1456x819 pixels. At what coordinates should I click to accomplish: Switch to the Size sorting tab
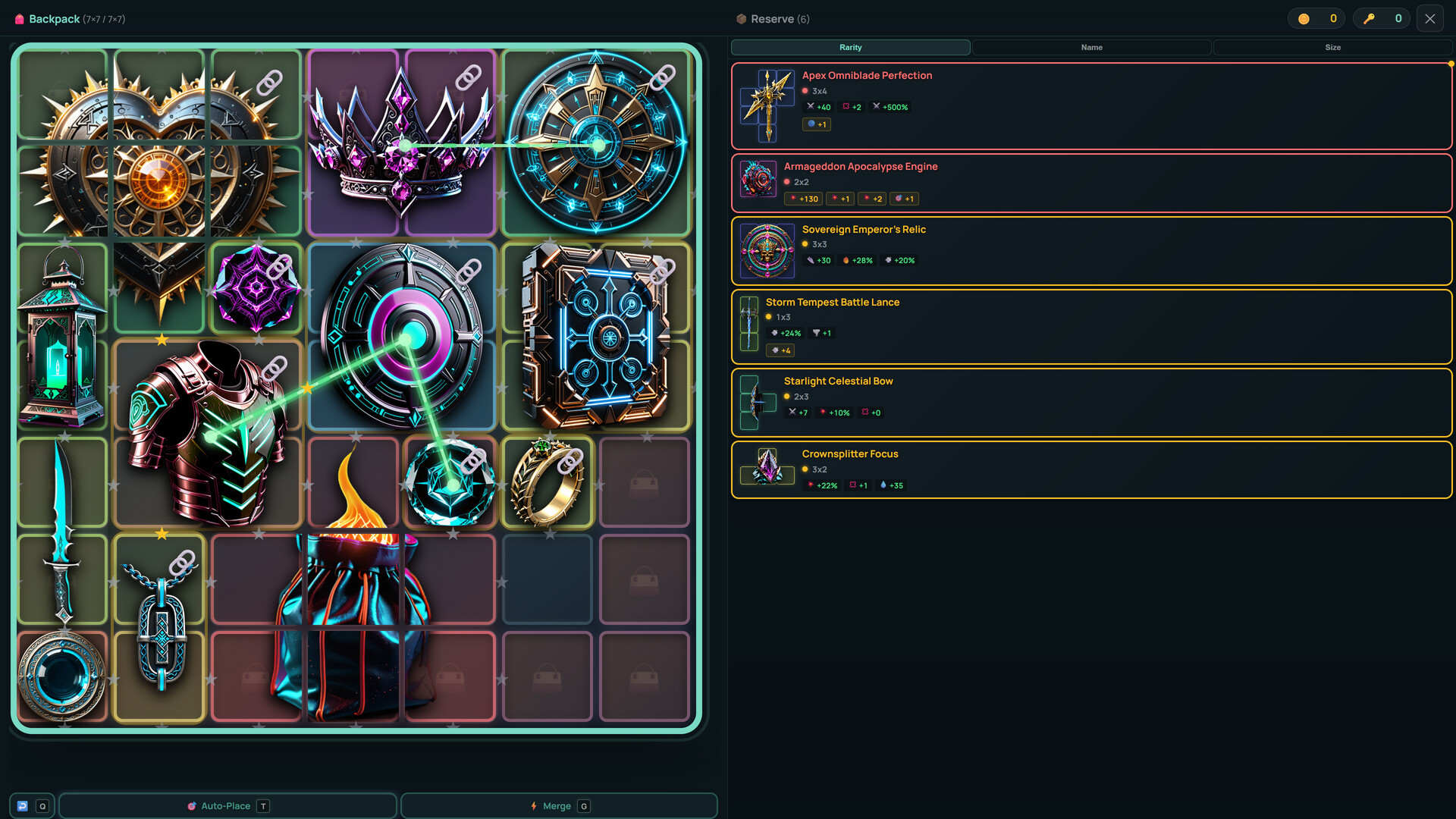[x=1332, y=47]
